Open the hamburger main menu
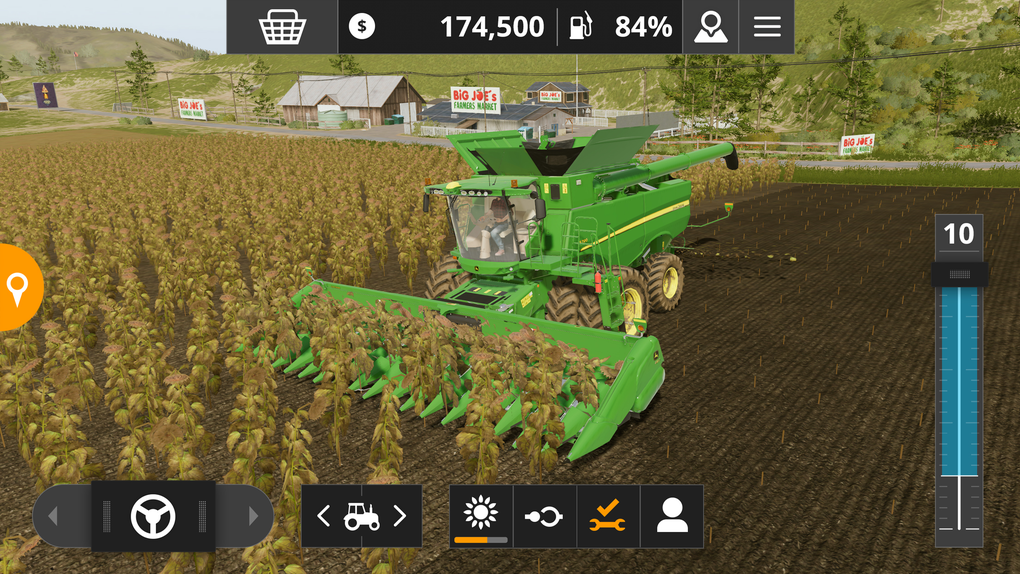Screen dimensions: 1020x574 [767, 27]
